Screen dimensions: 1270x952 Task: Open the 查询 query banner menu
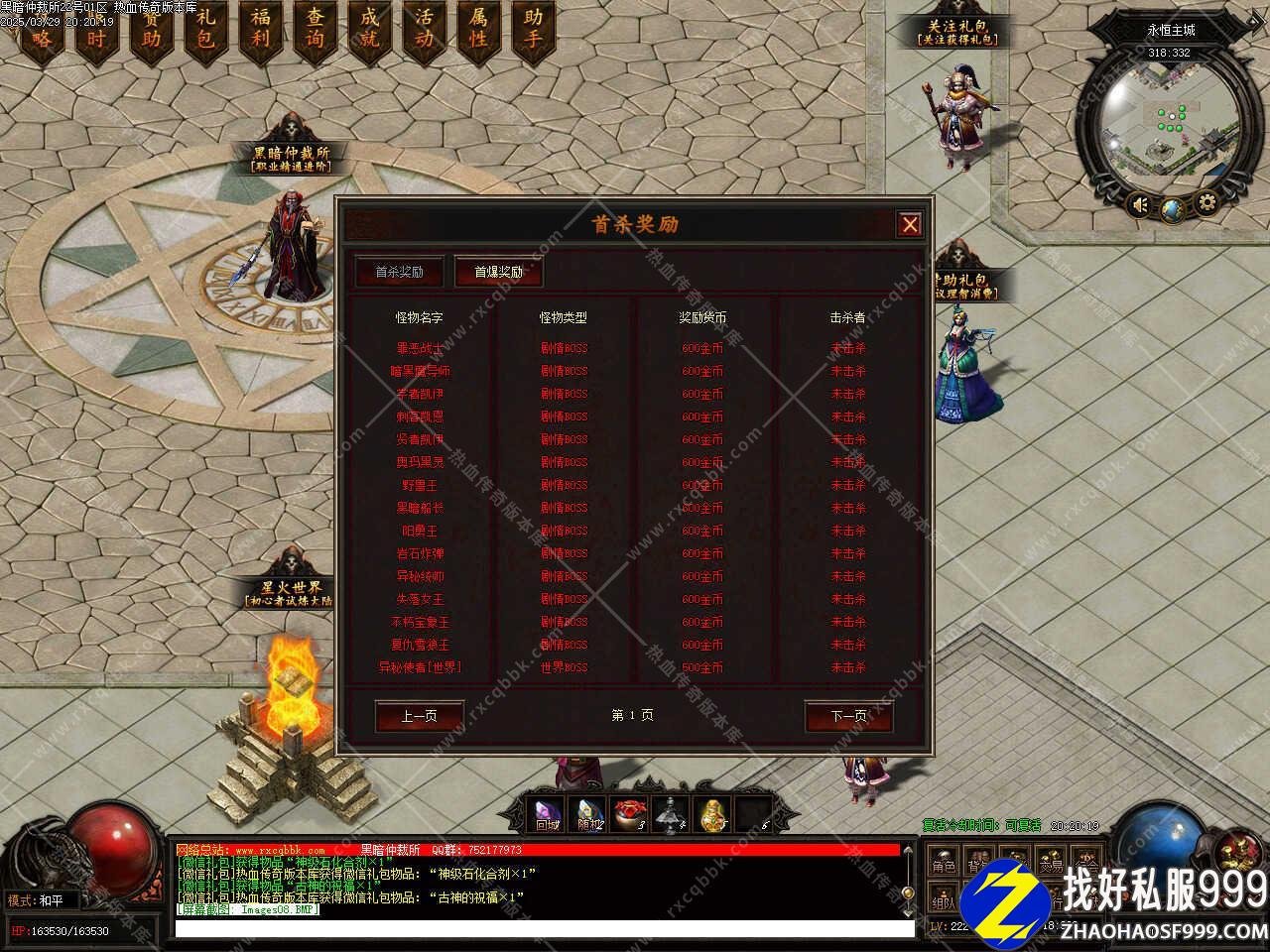pyautogui.click(x=315, y=30)
